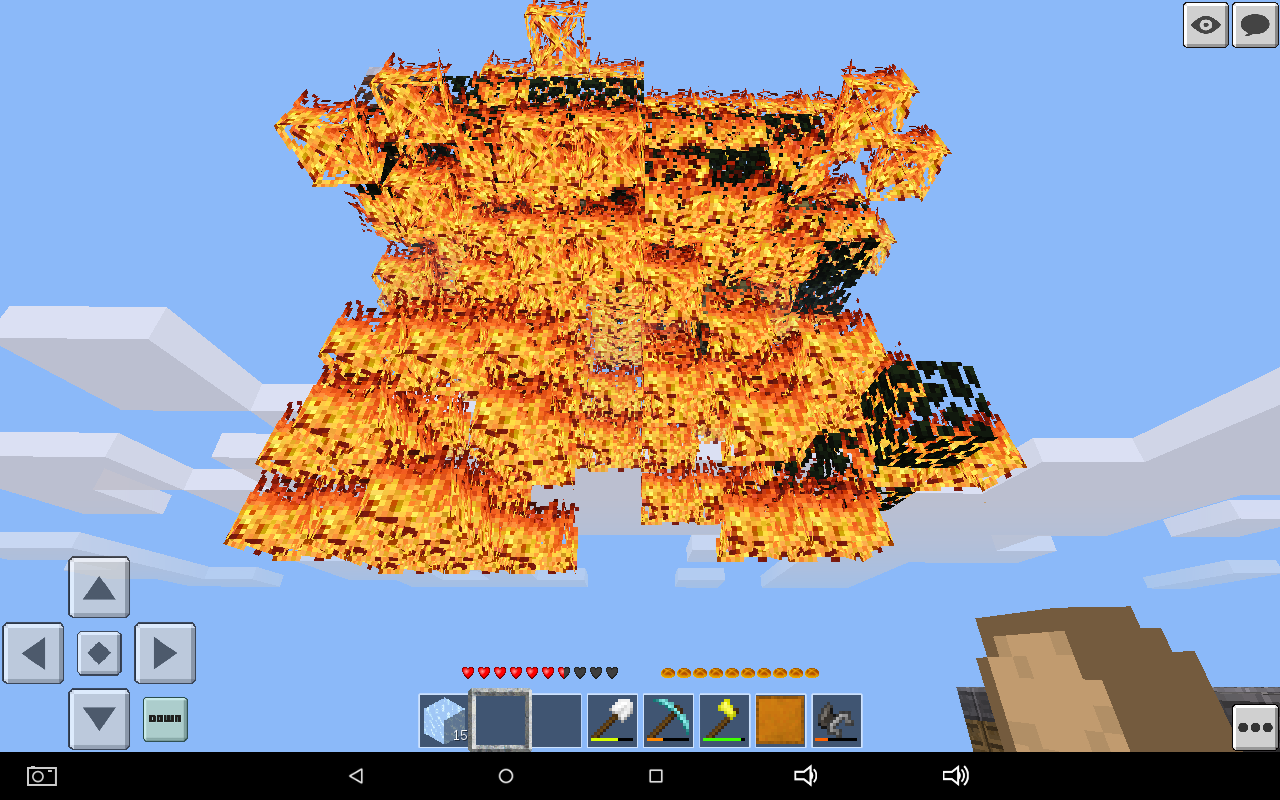Take a screenshot using the camera icon
This screenshot has width=1280, height=800.
[x=40, y=776]
